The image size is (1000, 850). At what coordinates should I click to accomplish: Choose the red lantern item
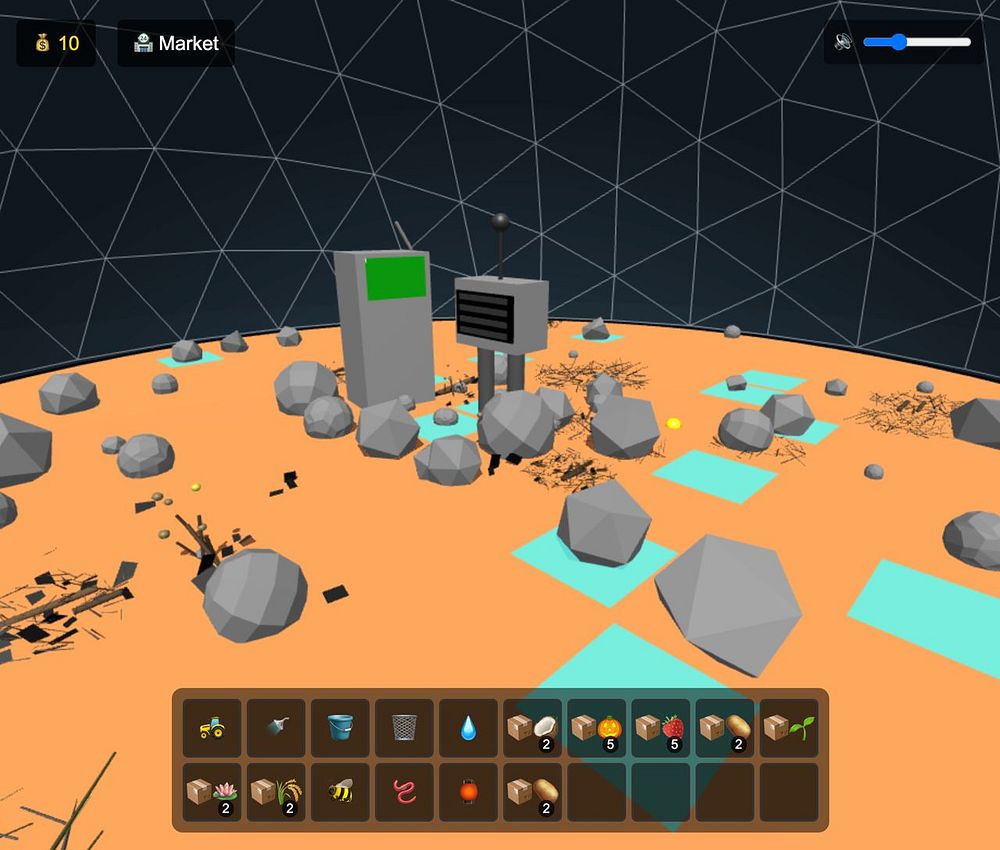[x=468, y=792]
